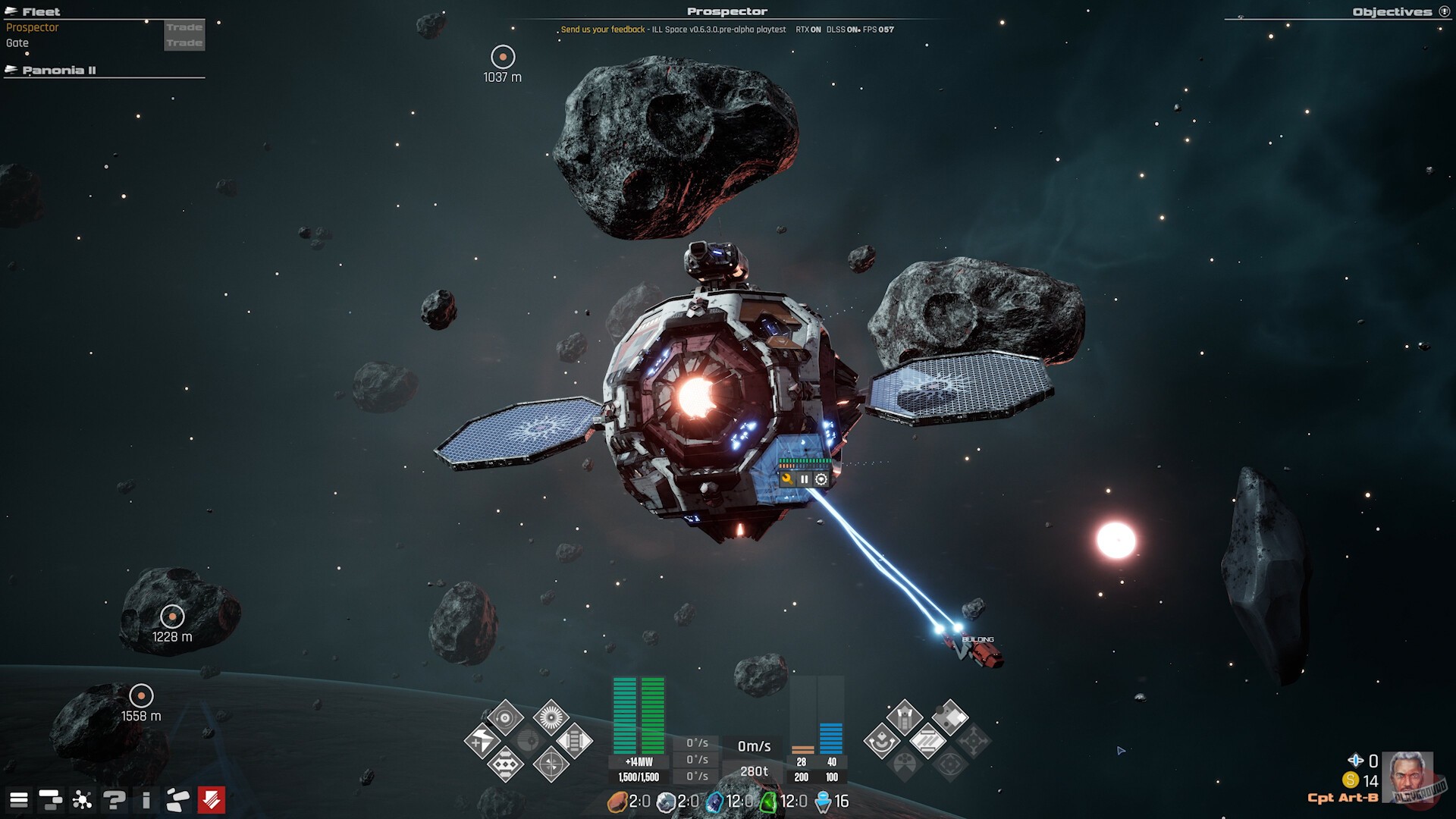Select the 1558 m target marker
This screenshot has width=1456, height=819.
tap(141, 695)
